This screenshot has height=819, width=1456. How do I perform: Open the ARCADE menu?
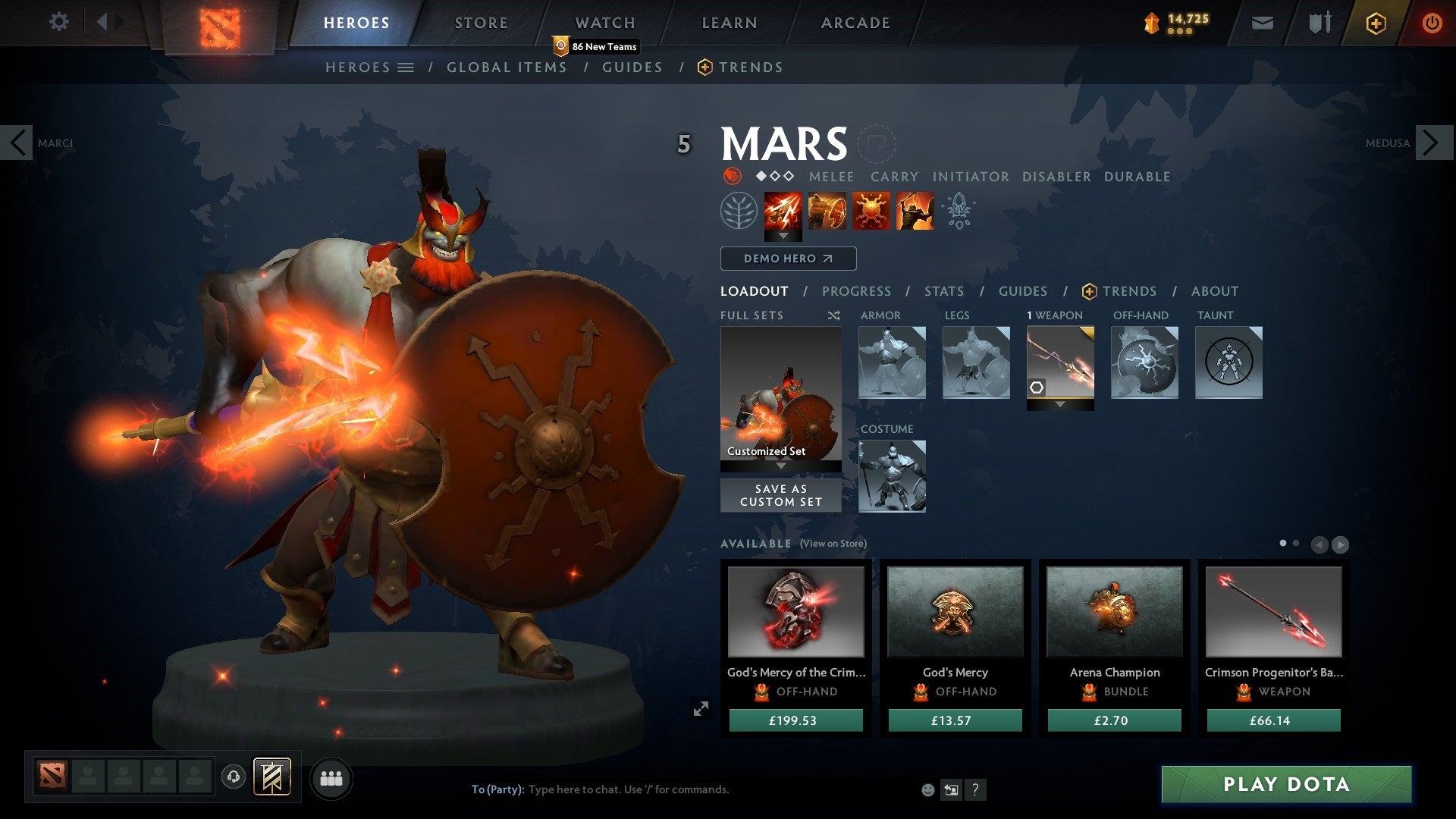(855, 22)
